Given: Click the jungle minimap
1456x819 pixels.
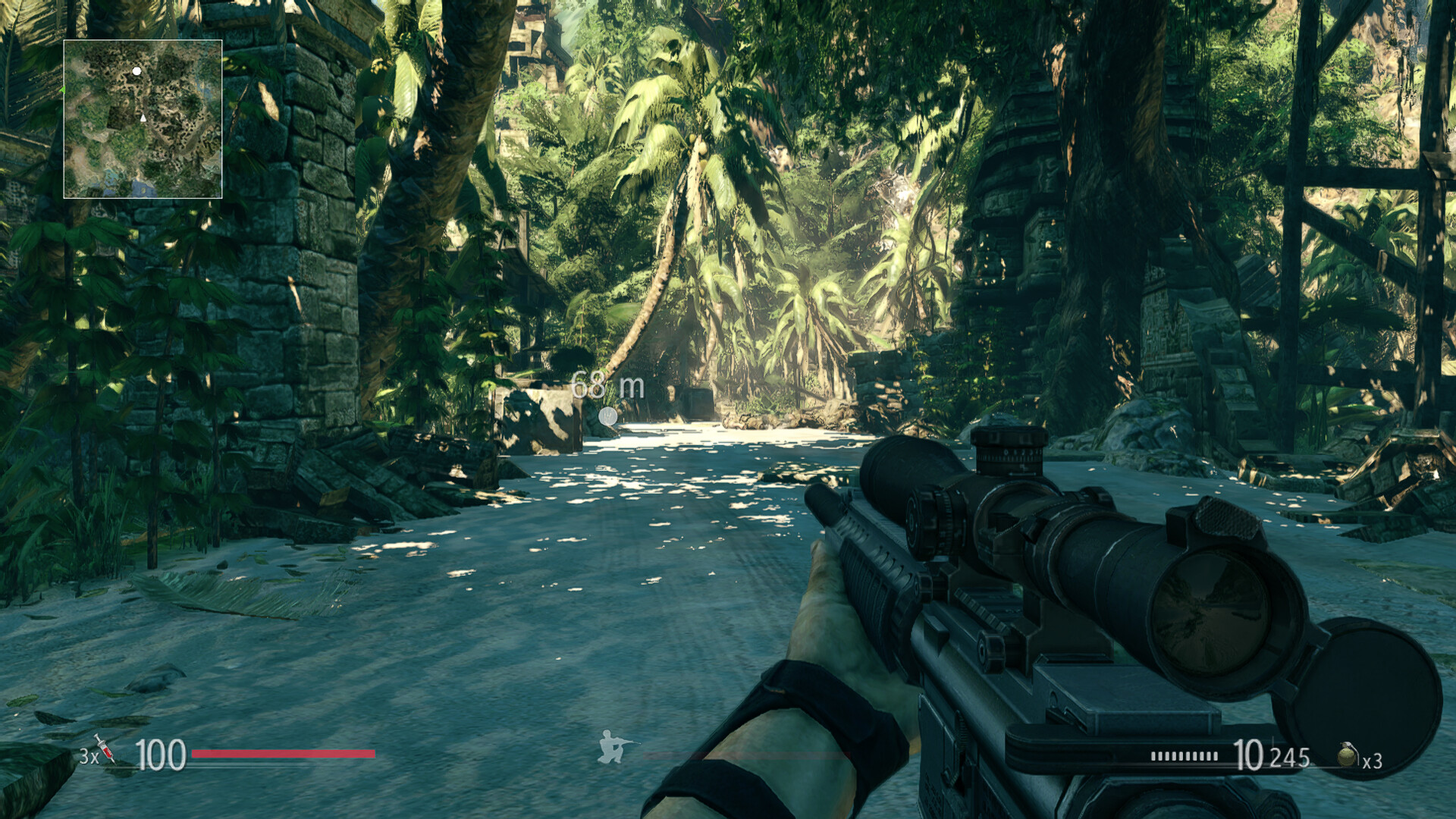Looking at the screenshot, I should (x=143, y=119).
